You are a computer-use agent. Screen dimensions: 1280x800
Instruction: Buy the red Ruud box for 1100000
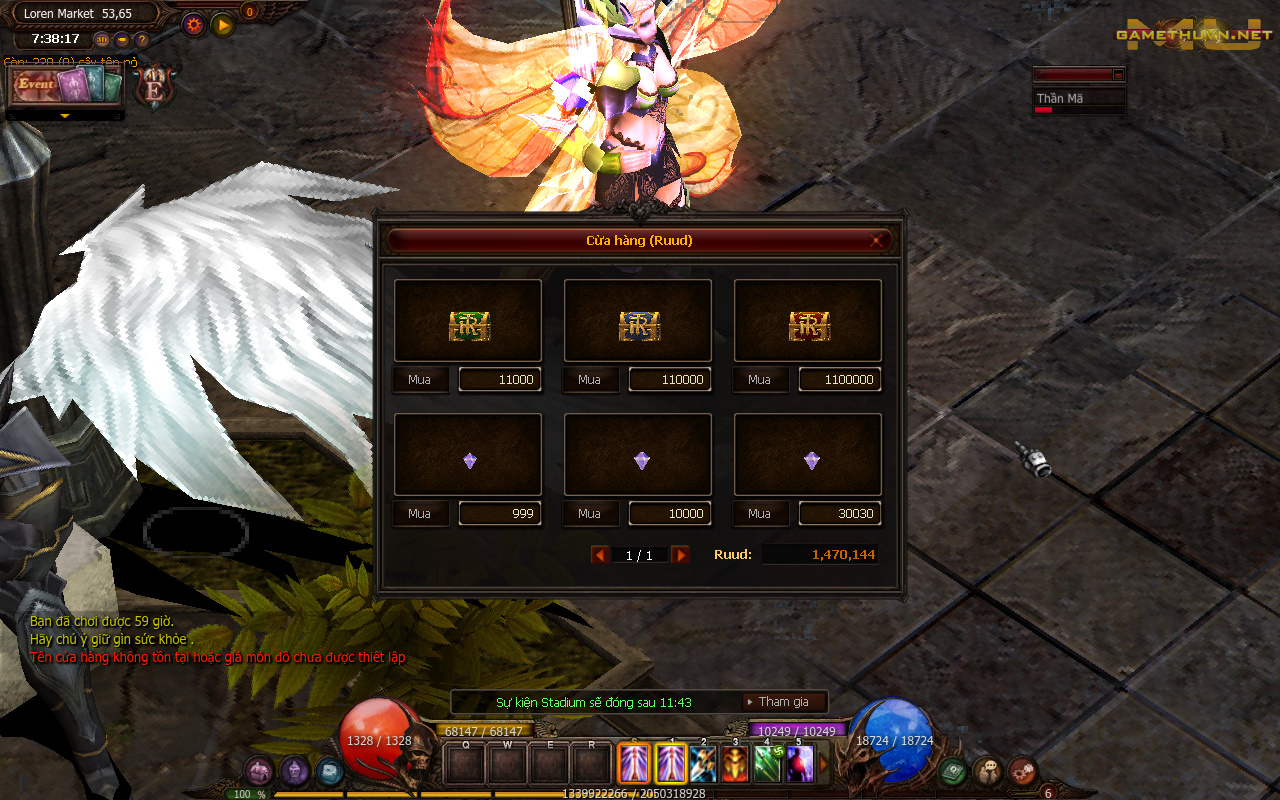pos(759,380)
